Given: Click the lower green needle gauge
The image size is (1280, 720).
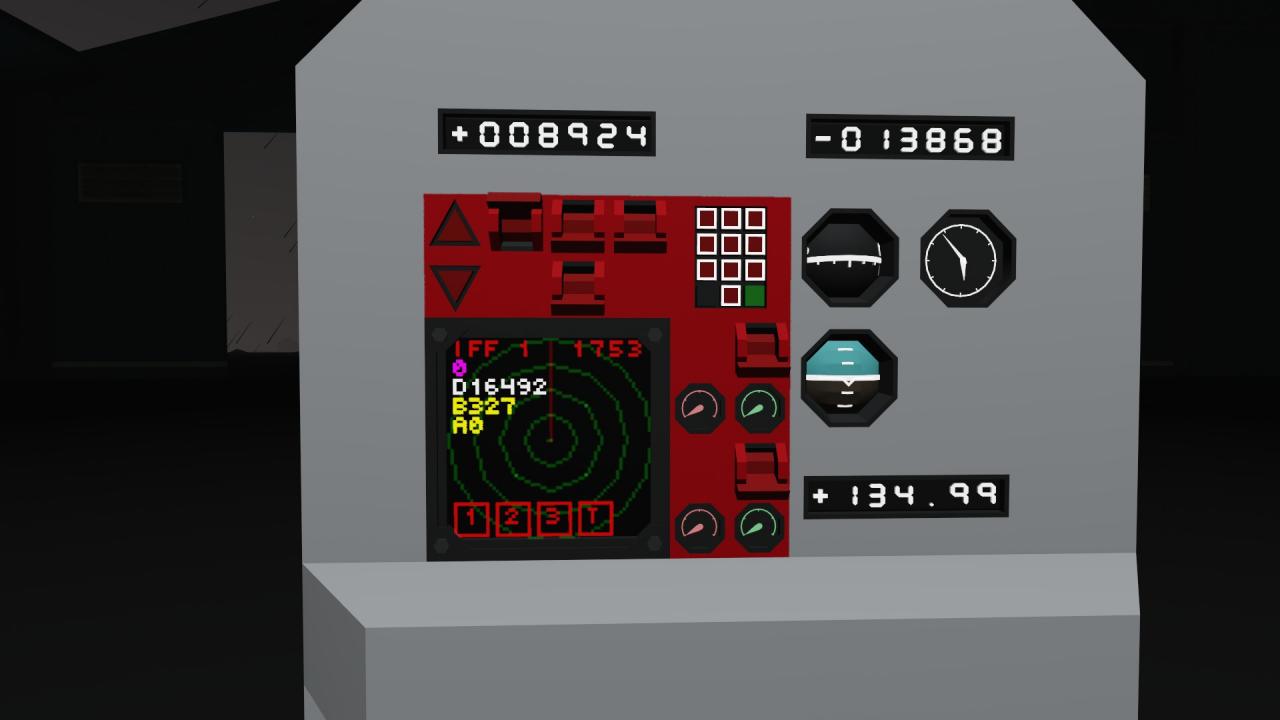Looking at the screenshot, I should point(759,527).
